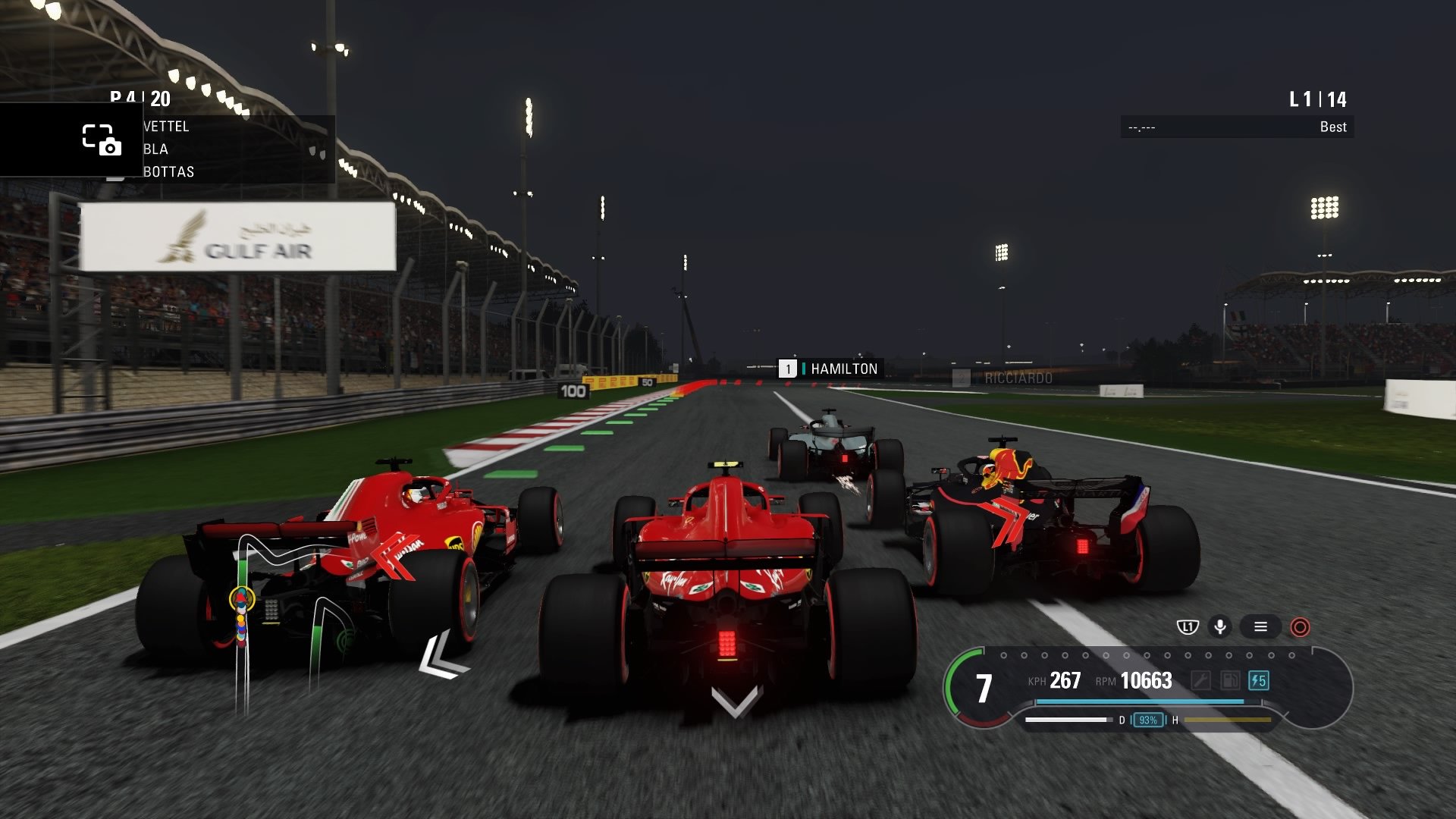Select the microphone voice command icon
1456x819 pixels.
[1219, 627]
